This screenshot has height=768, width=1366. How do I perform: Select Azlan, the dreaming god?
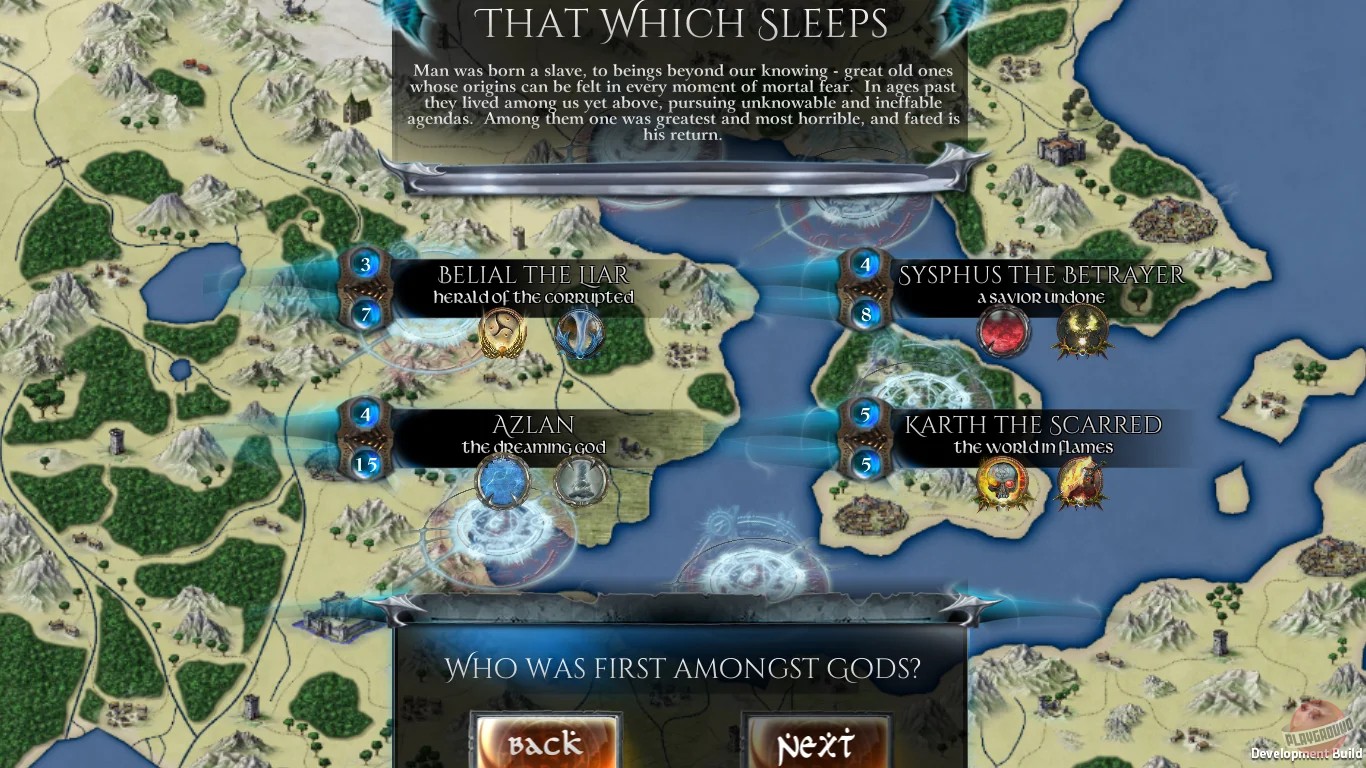click(535, 433)
